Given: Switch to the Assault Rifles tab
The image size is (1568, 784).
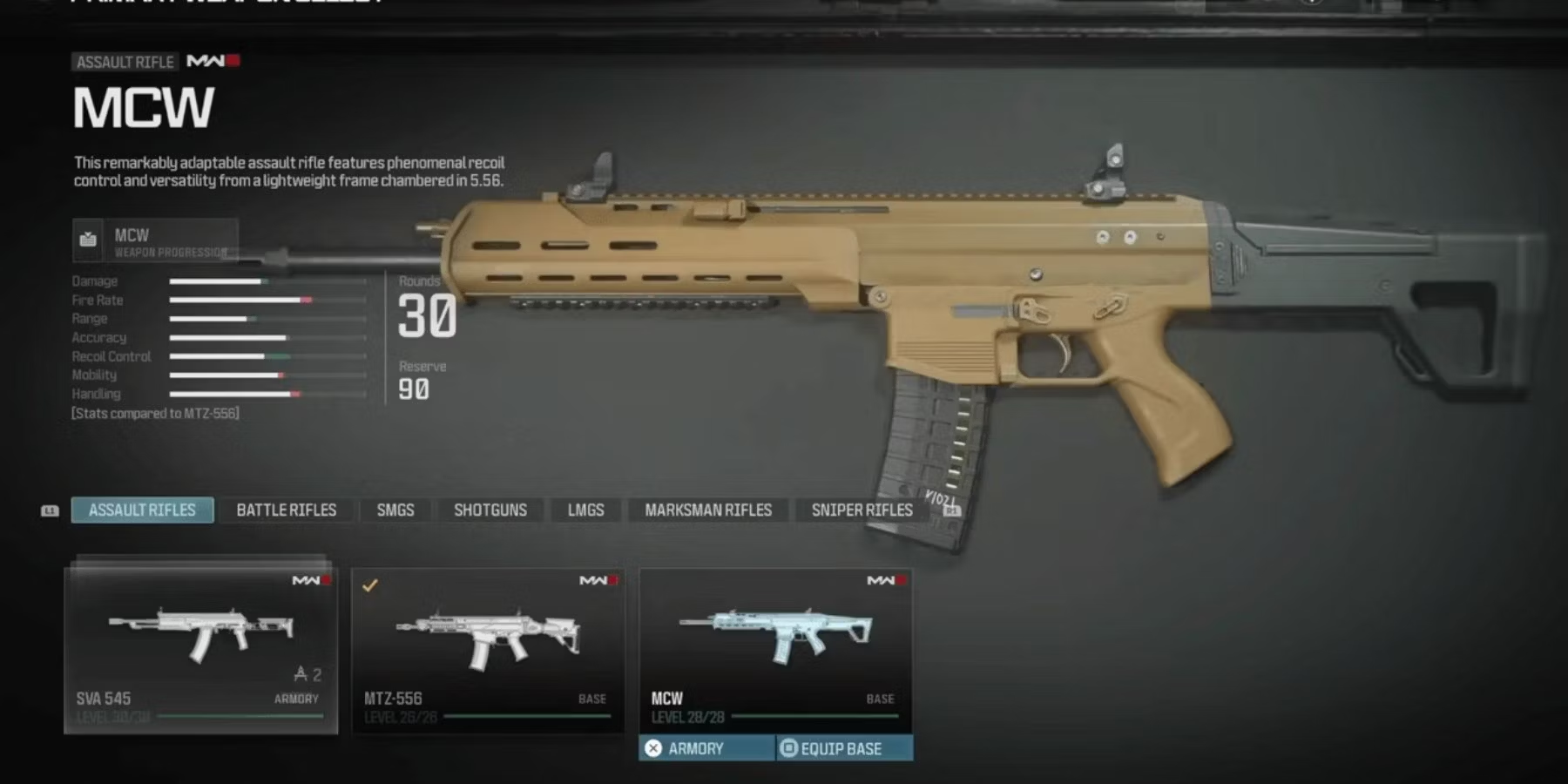Looking at the screenshot, I should (142, 510).
